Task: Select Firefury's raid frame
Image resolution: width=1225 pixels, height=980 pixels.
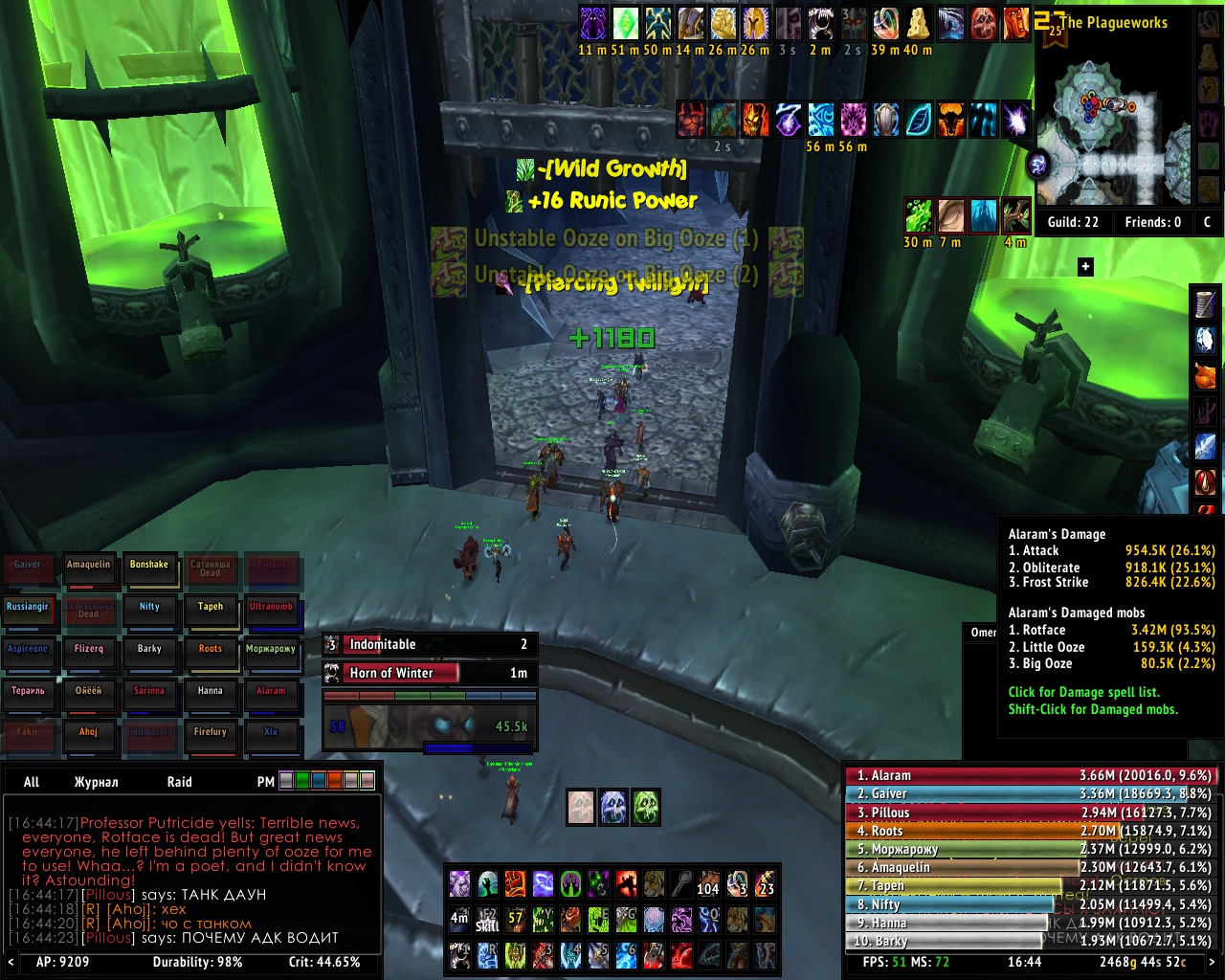Action: click(210, 738)
